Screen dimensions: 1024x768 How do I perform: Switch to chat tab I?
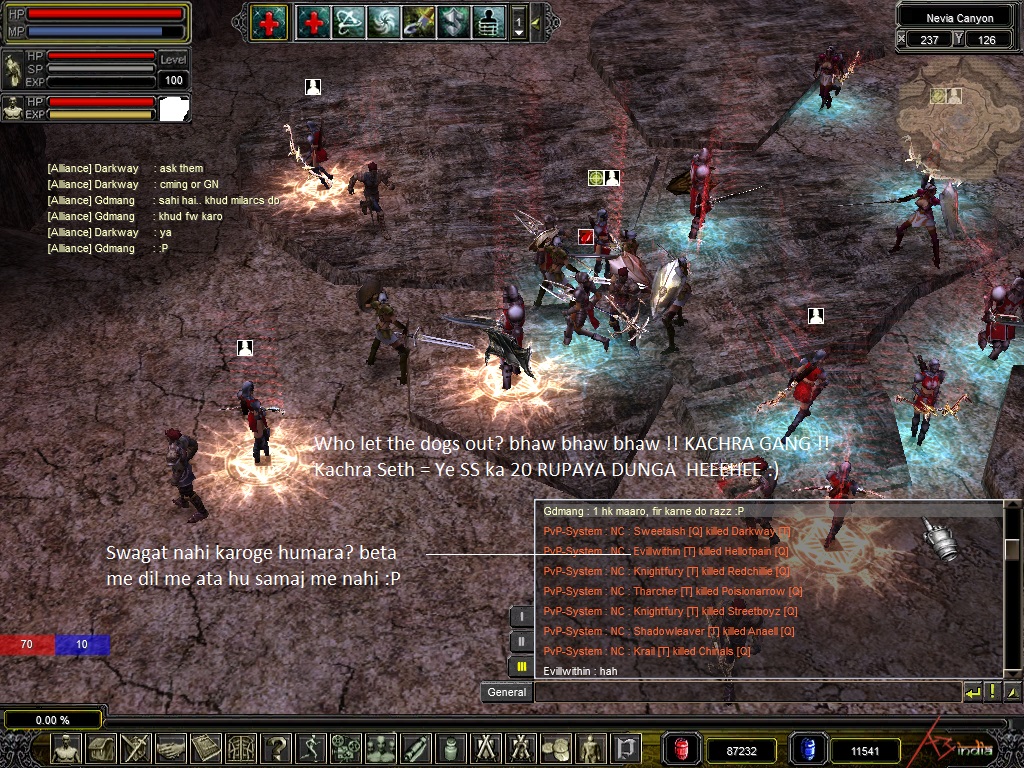[521, 617]
